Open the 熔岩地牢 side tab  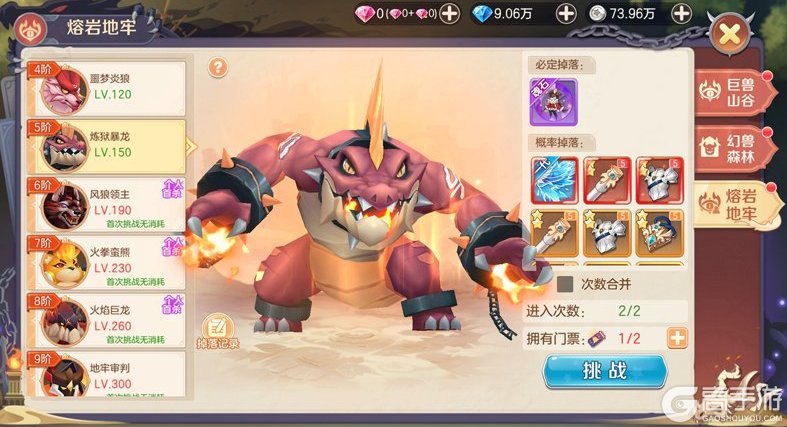737,205
